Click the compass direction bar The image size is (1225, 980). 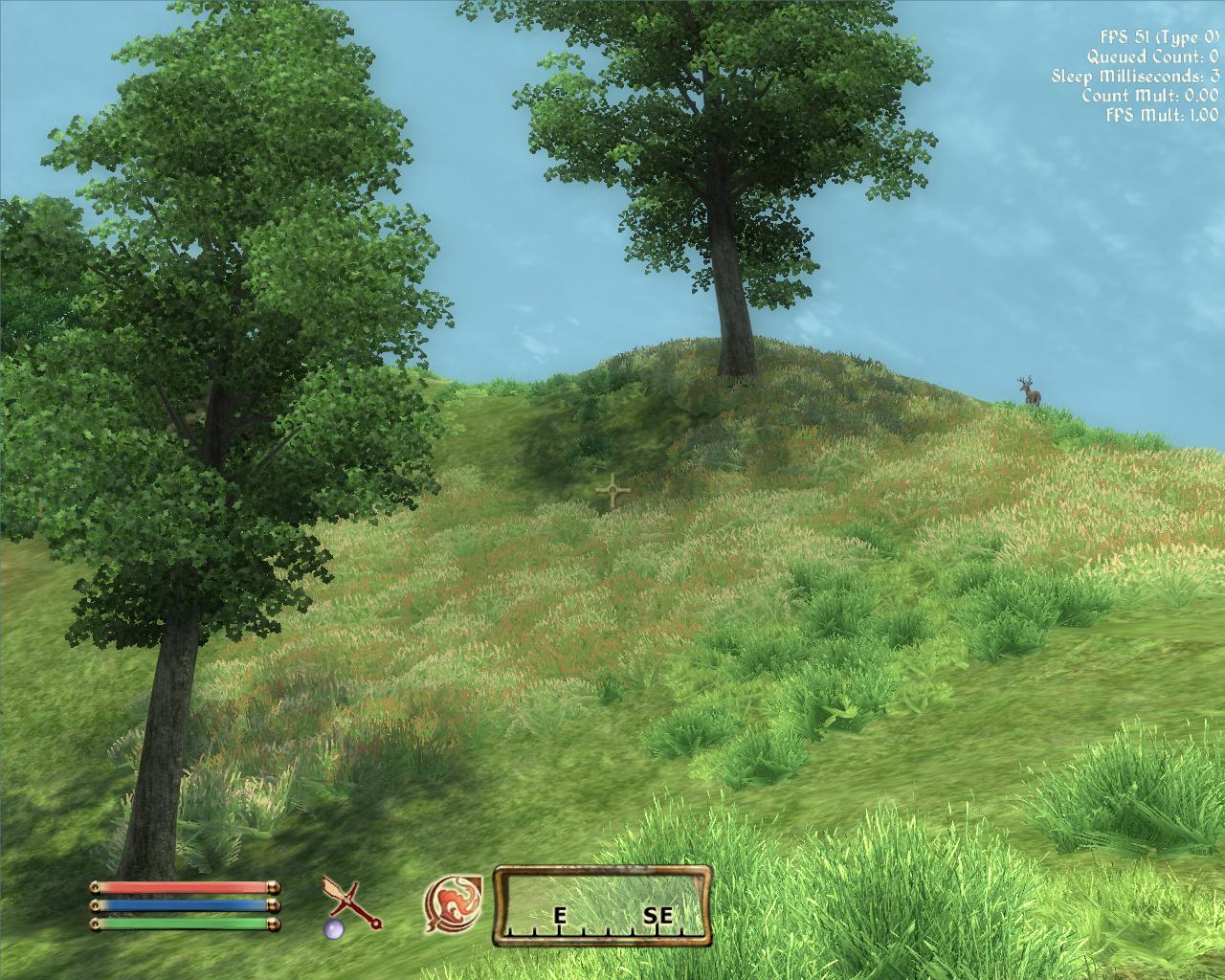coord(603,904)
